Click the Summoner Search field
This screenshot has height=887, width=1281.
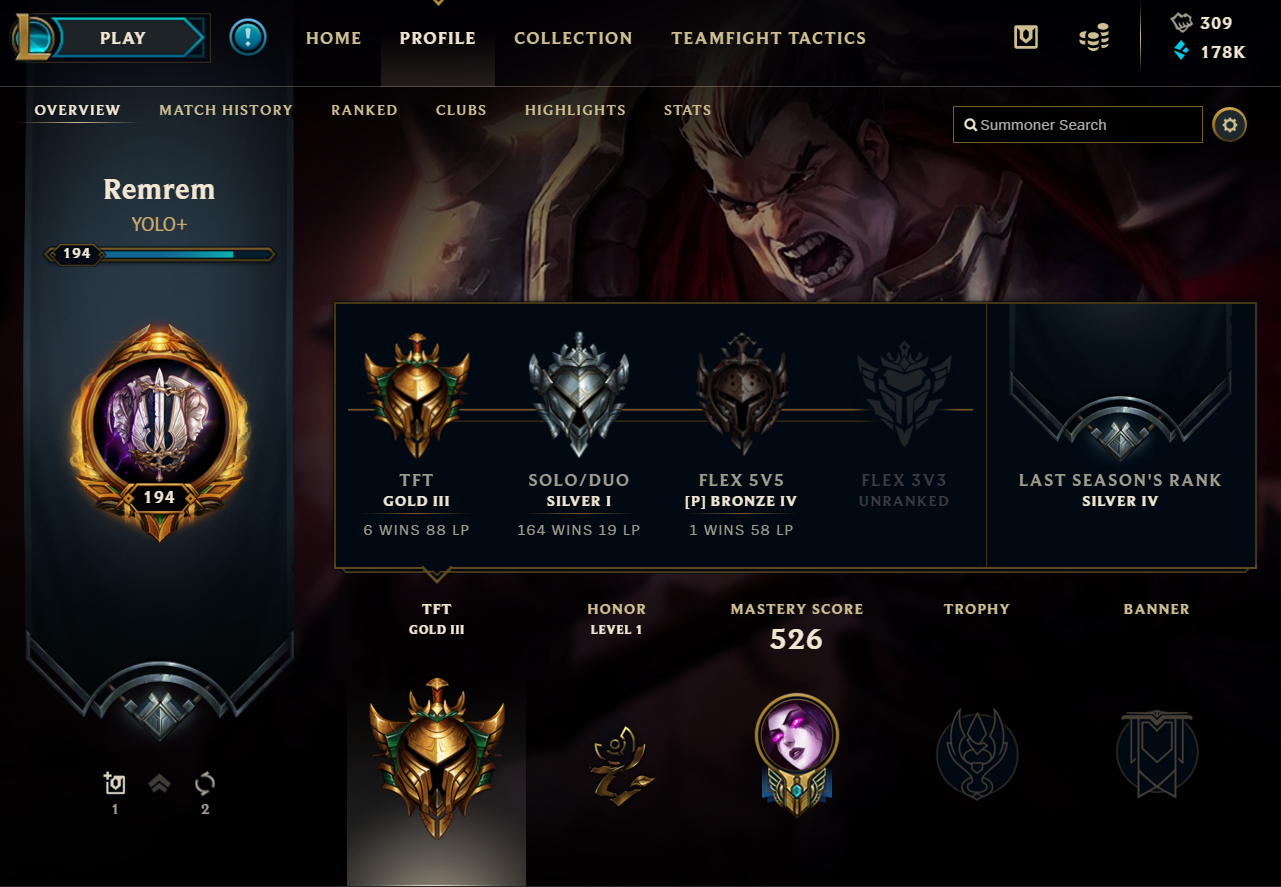[x=1078, y=125]
